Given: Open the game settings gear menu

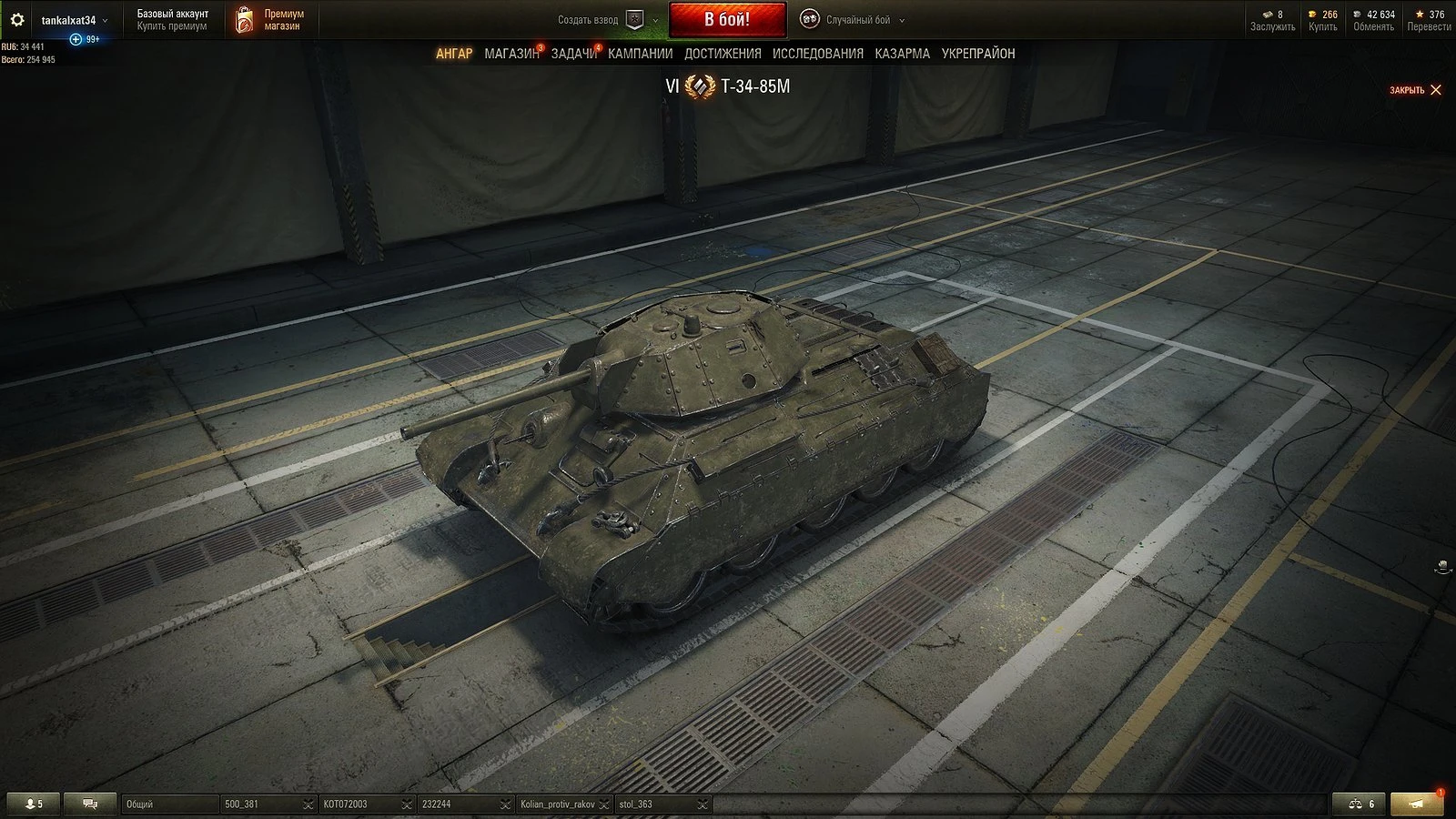Looking at the screenshot, I should coord(17,18).
